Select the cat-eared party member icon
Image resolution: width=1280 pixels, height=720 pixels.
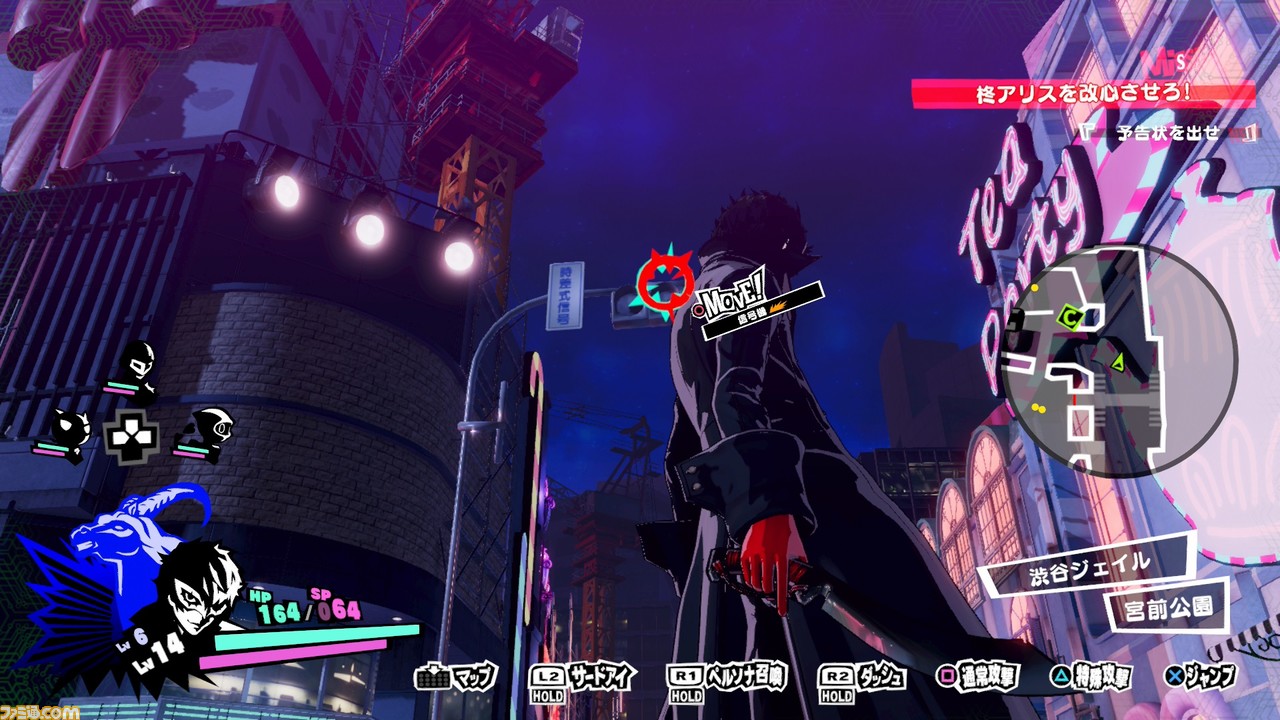tap(68, 430)
